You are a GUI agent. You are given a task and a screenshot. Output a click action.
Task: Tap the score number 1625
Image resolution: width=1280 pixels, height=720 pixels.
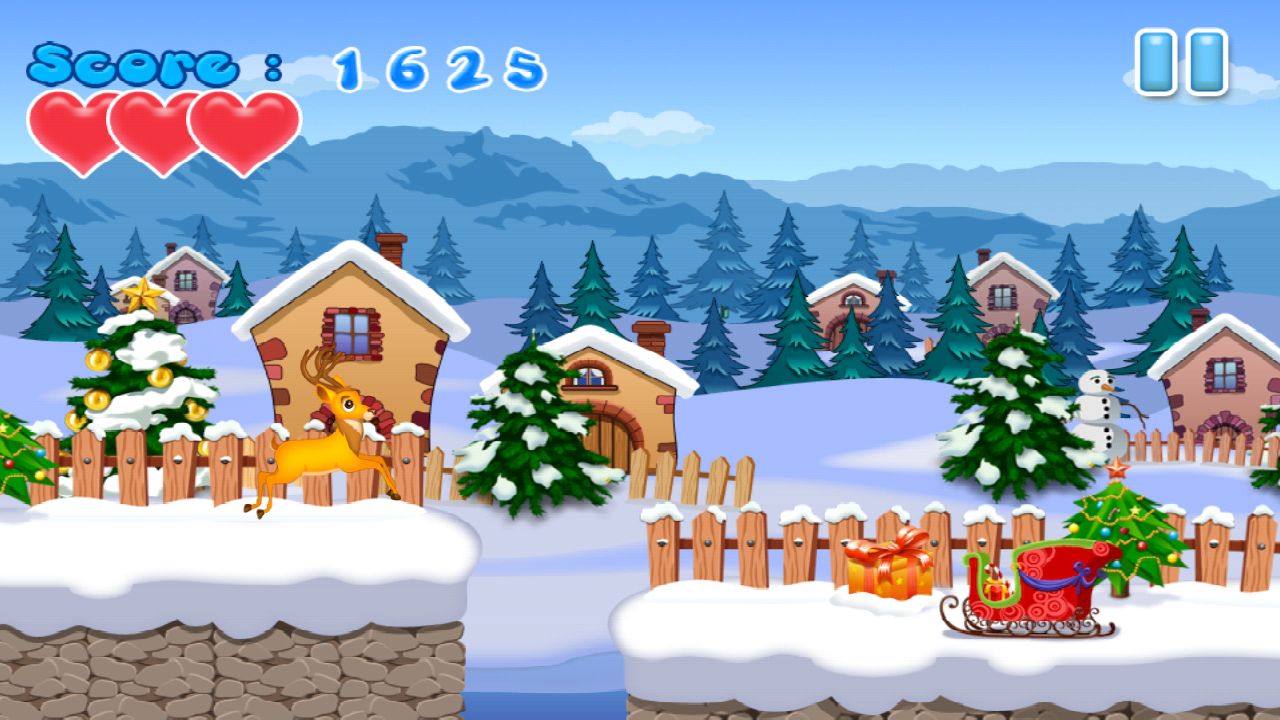click(440, 68)
